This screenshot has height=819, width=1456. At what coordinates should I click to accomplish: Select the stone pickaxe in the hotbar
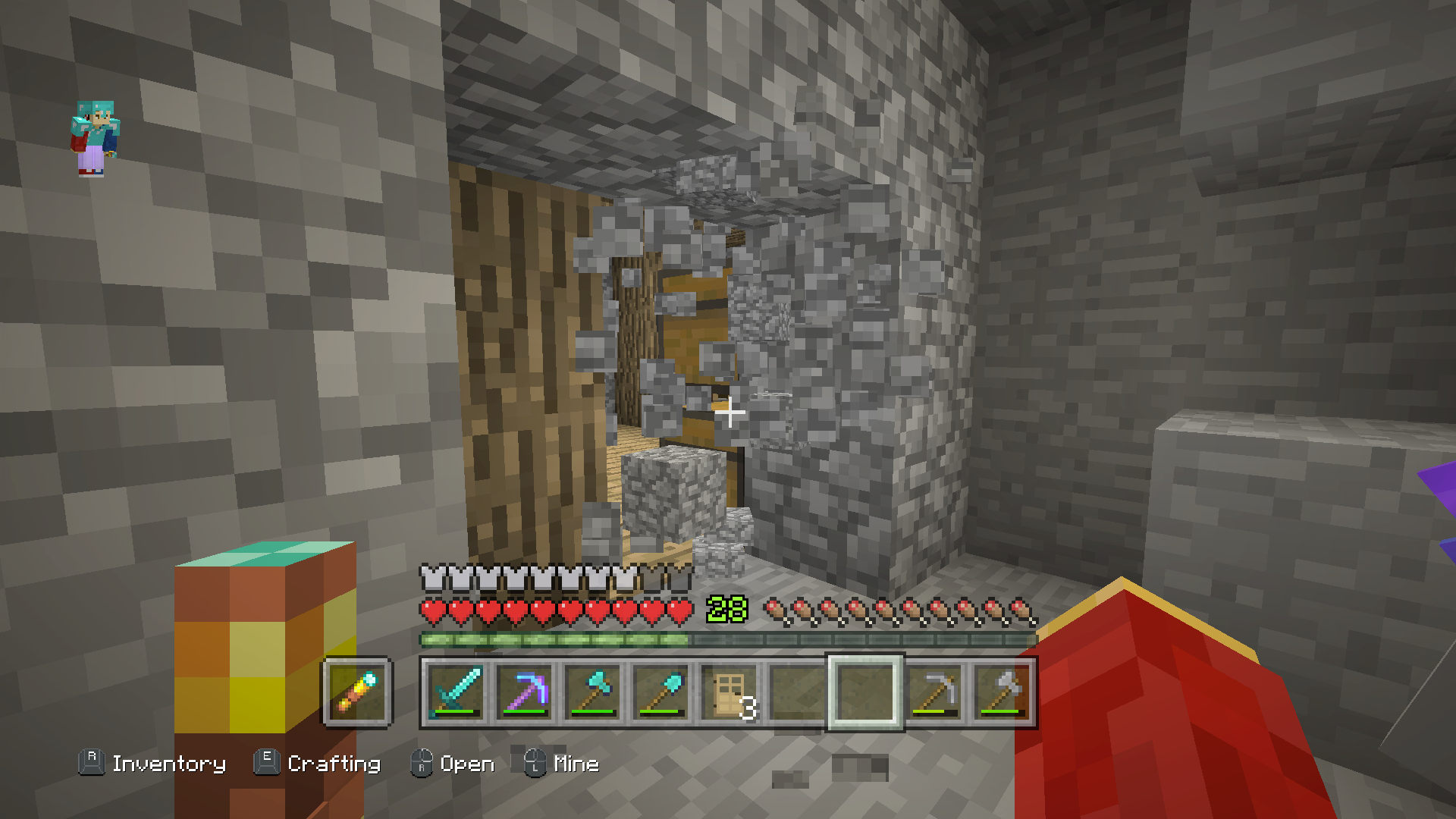934,692
